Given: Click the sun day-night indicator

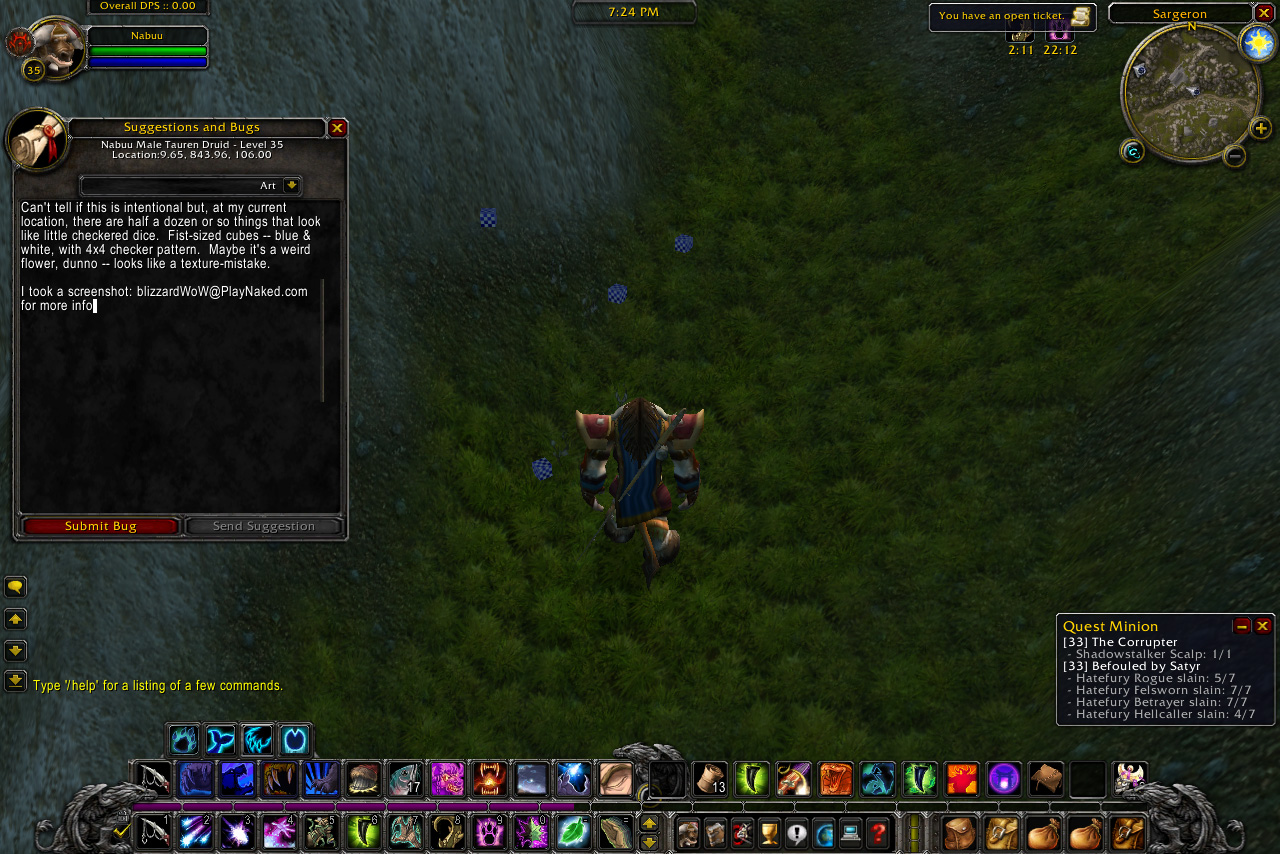Looking at the screenshot, I should 1257,43.
